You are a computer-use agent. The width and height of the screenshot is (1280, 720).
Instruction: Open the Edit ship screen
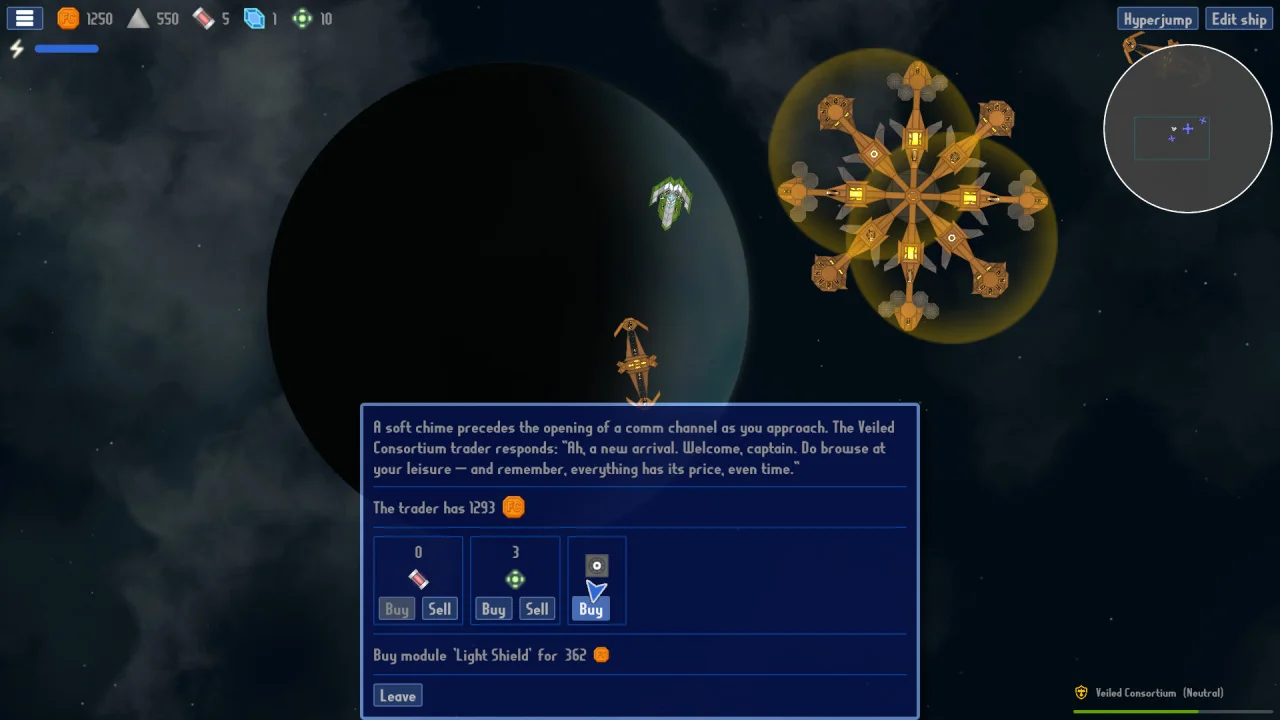pyautogui.click(x=1239, y=19)
